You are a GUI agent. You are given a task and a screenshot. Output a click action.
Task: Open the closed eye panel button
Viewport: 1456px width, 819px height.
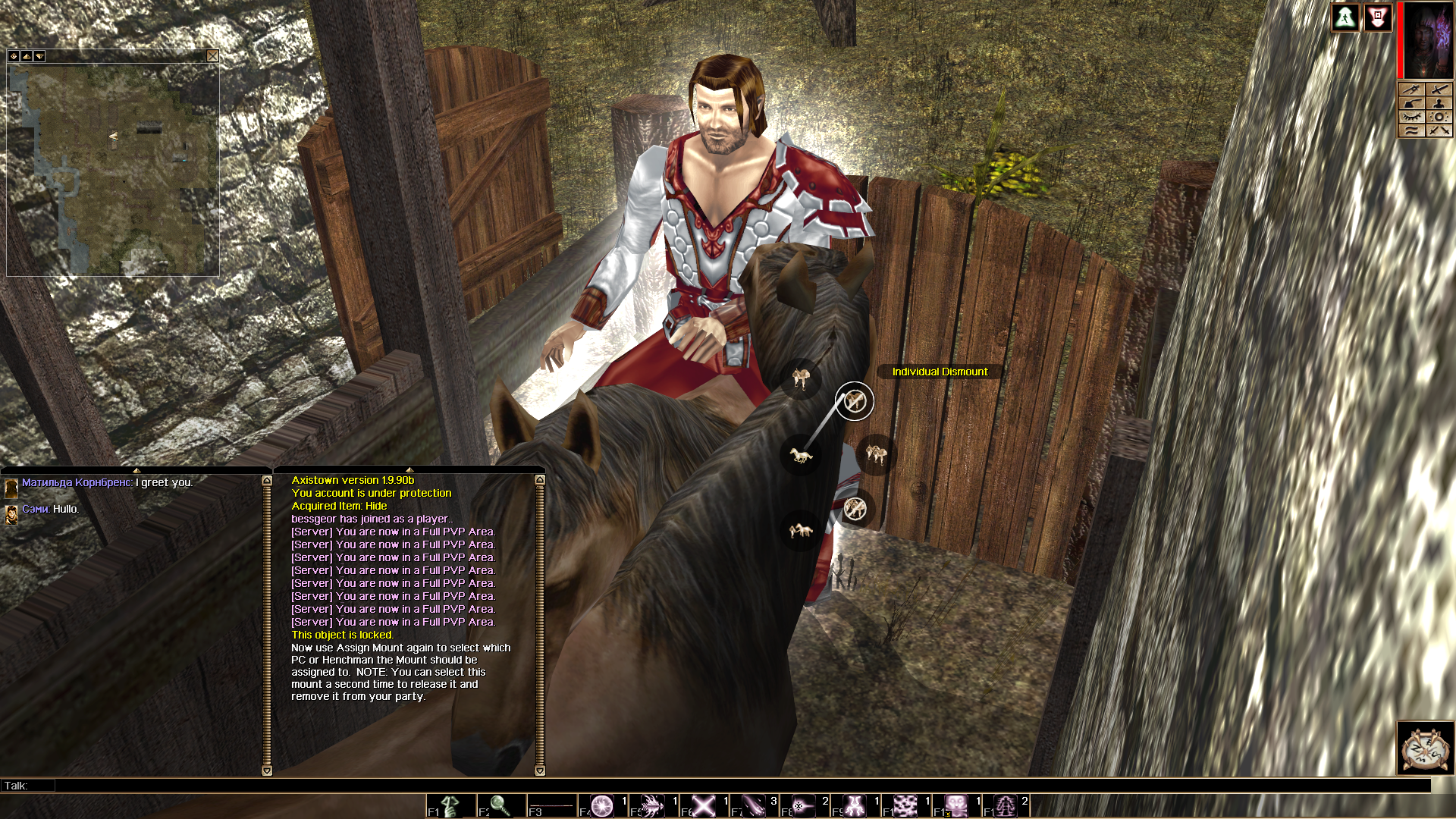[x=1411, y=117]
